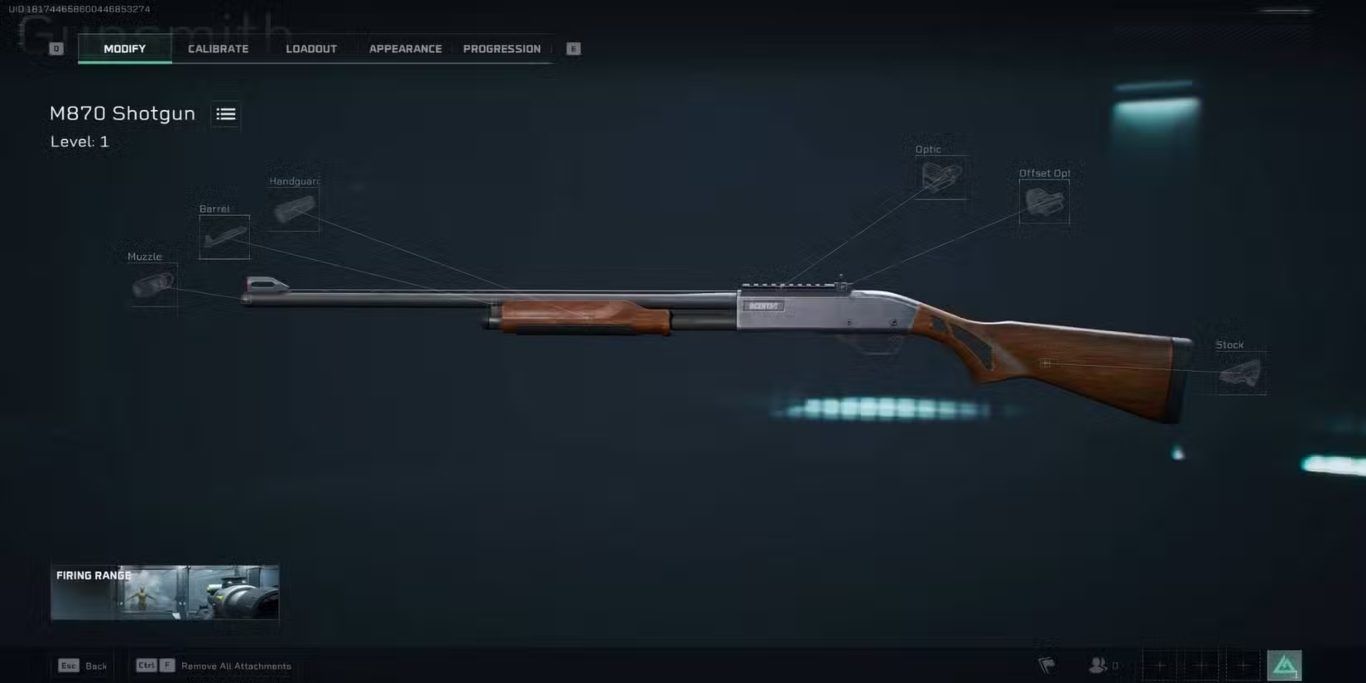Click Remove All Attachments
The height and width of the screenshot is (683, 1366).
coord(236,666)
